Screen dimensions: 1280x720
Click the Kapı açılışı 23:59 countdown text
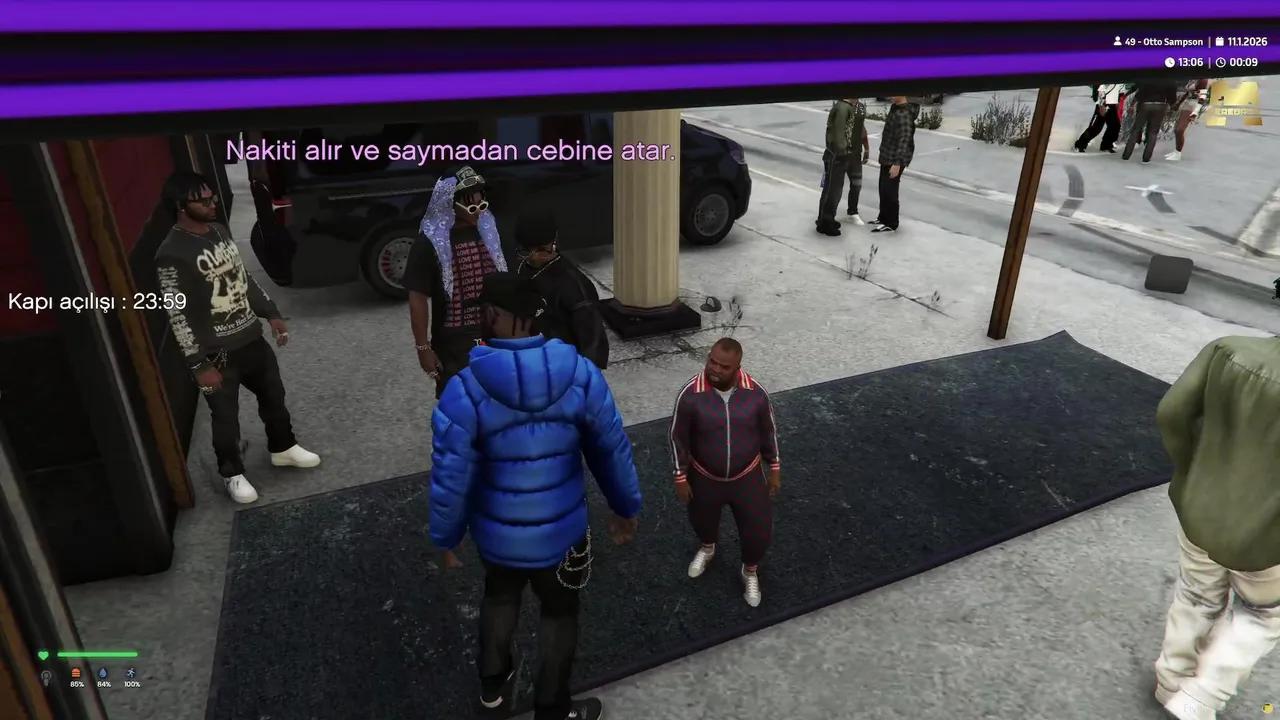point(97,301)
